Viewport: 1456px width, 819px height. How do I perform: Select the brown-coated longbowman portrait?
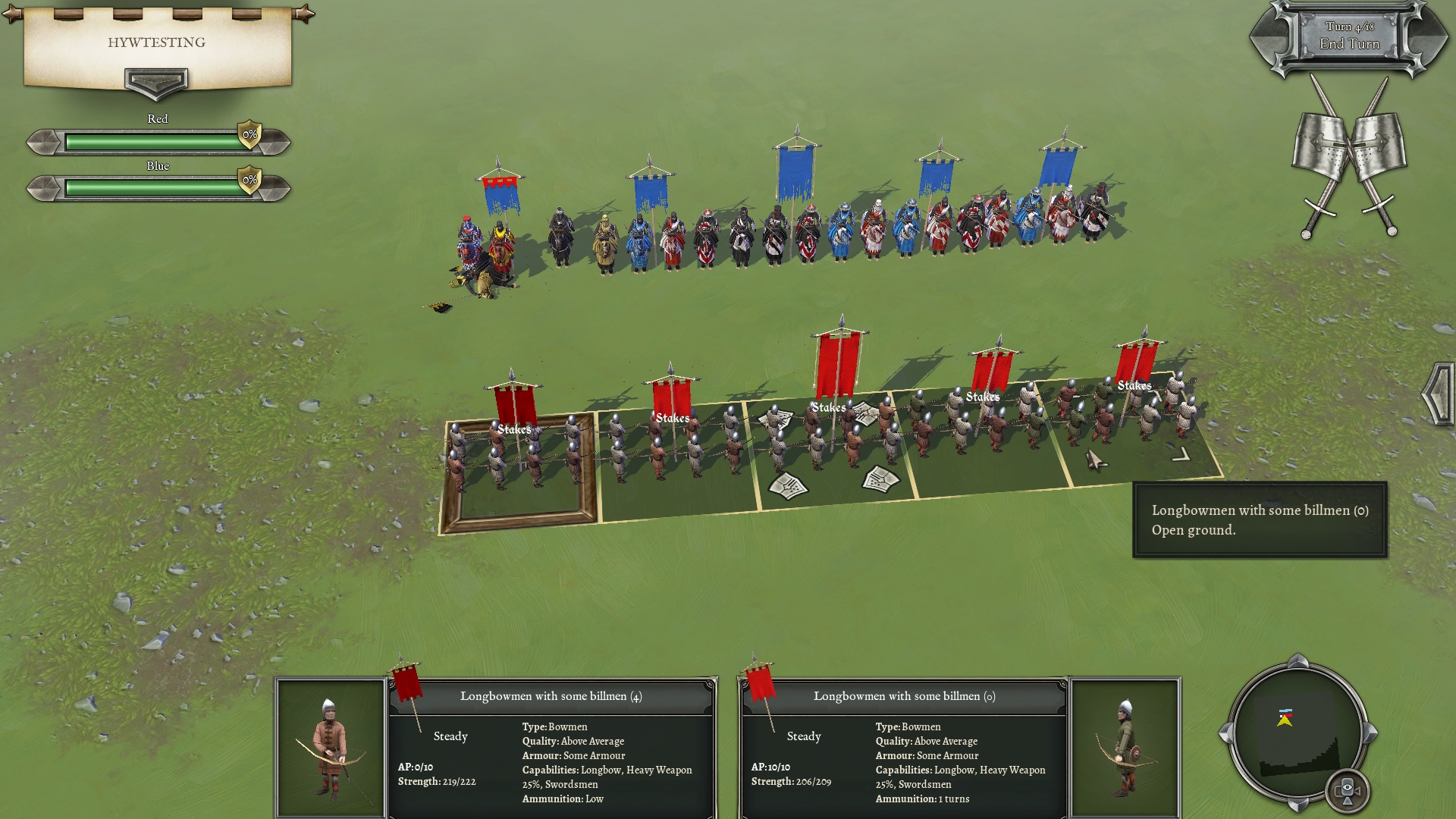point(331,748)
